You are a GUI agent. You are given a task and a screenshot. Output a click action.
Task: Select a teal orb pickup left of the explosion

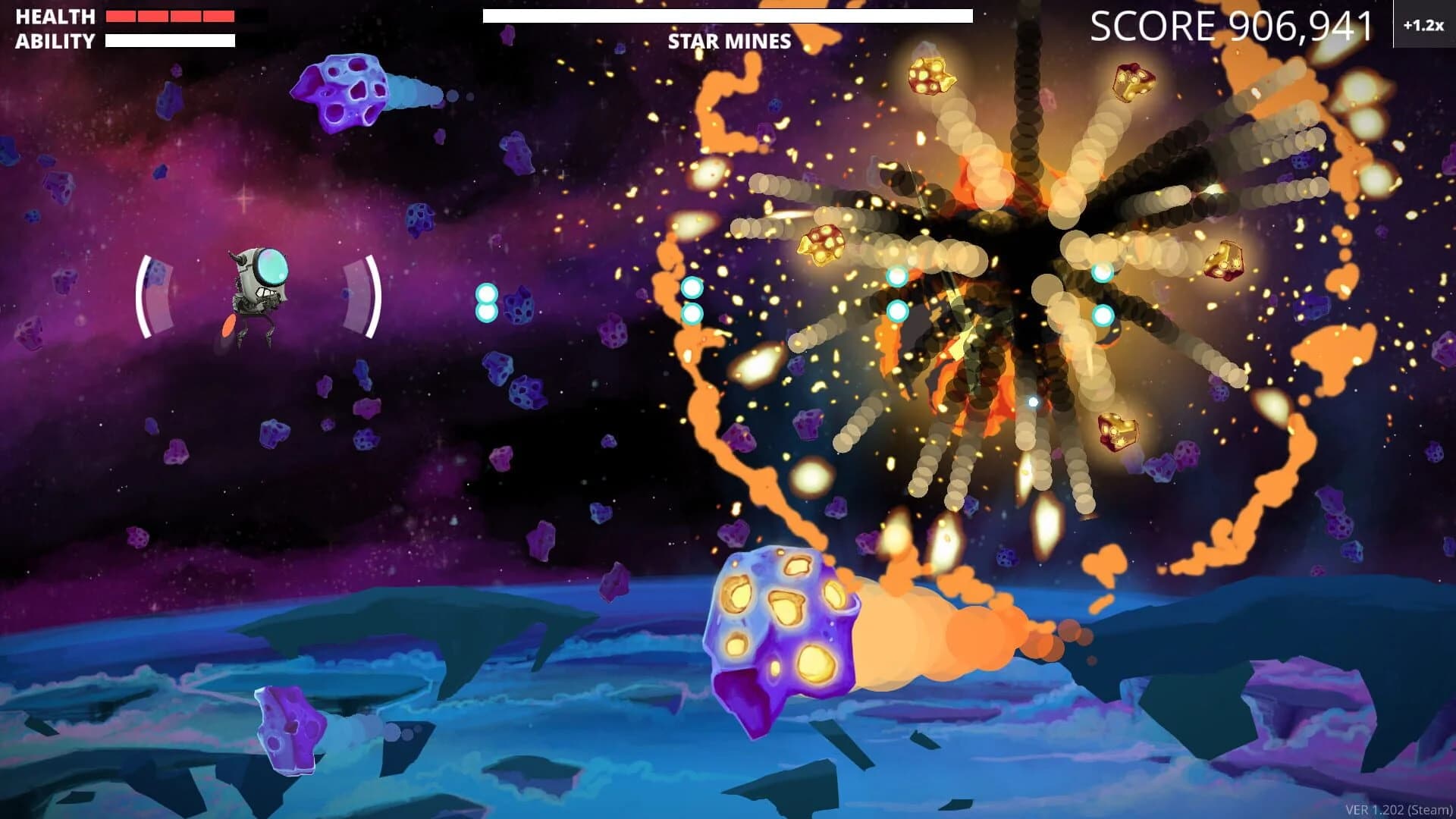pyautogui.click(x=692, y=288)
